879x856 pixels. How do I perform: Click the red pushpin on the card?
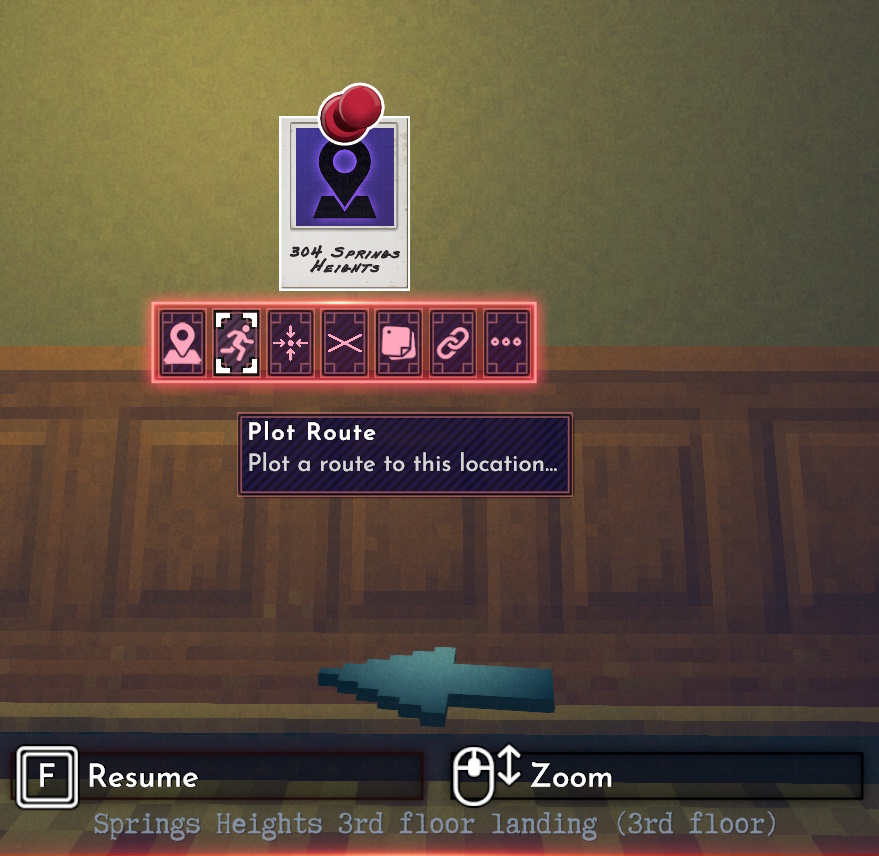[x=351, y=110]
